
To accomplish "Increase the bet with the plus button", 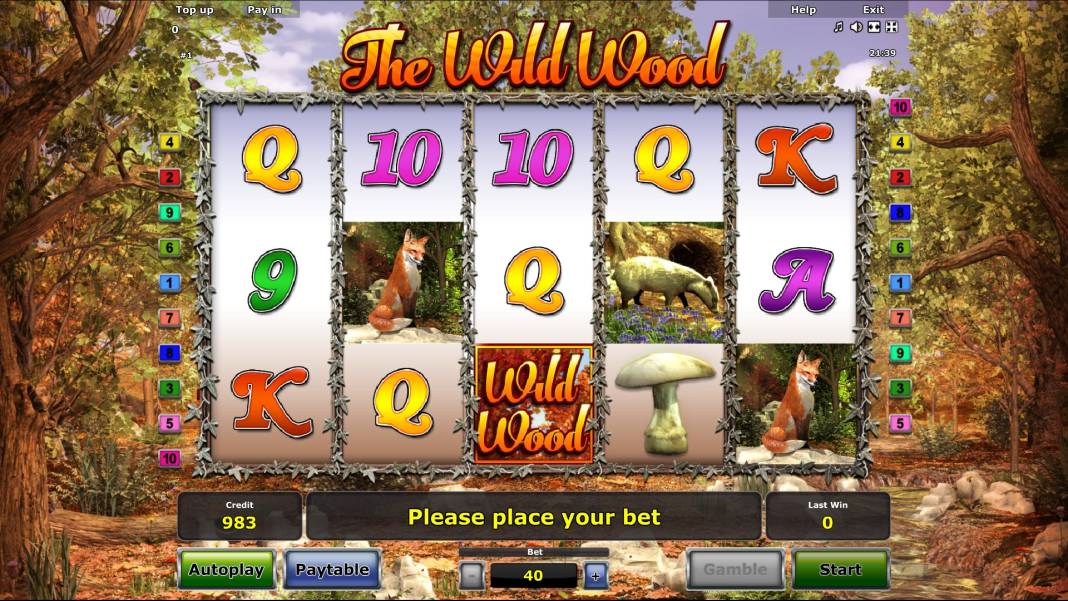I will [595, 575].
